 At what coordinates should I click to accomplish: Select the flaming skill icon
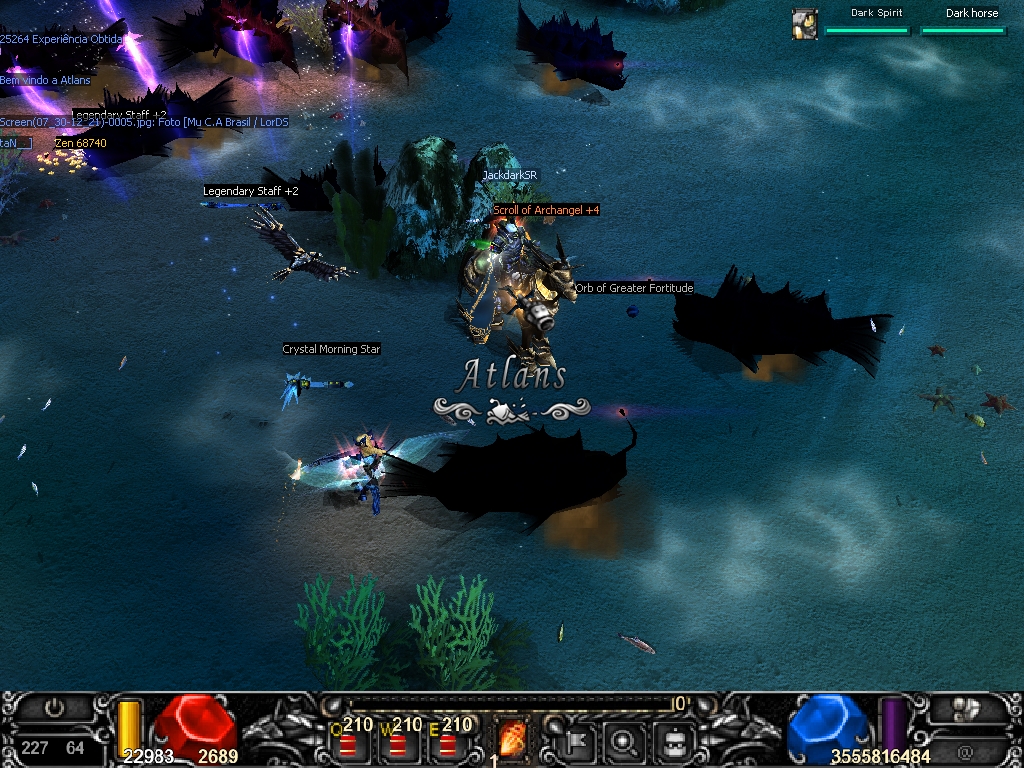(x=514, y=740)
